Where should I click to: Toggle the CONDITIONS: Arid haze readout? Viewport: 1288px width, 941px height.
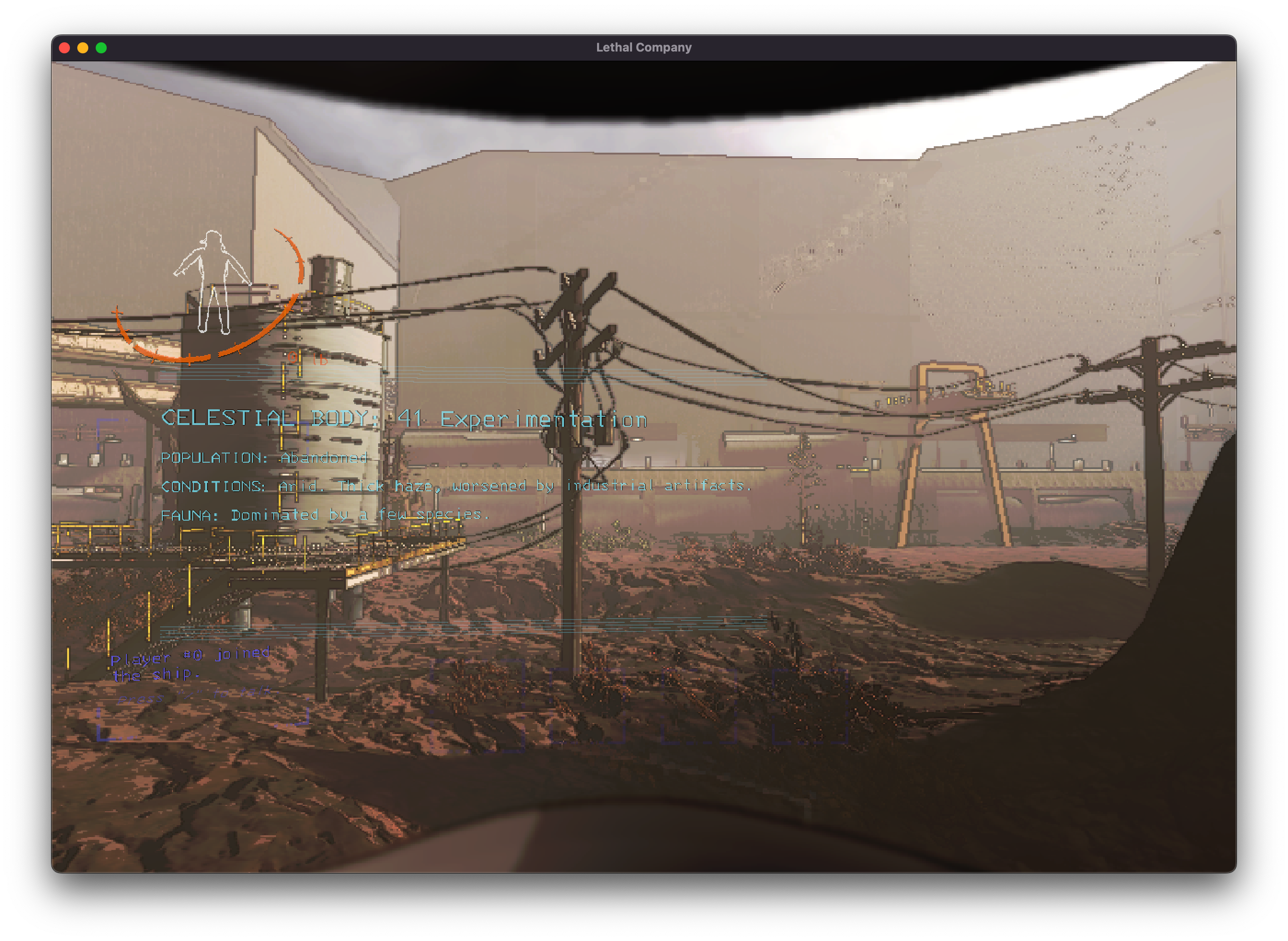[456, 486]
